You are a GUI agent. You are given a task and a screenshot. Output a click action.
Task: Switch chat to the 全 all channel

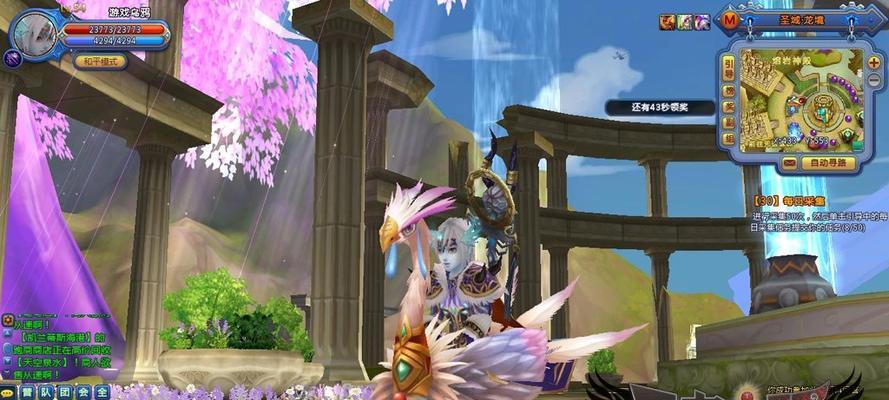(101, 392)
